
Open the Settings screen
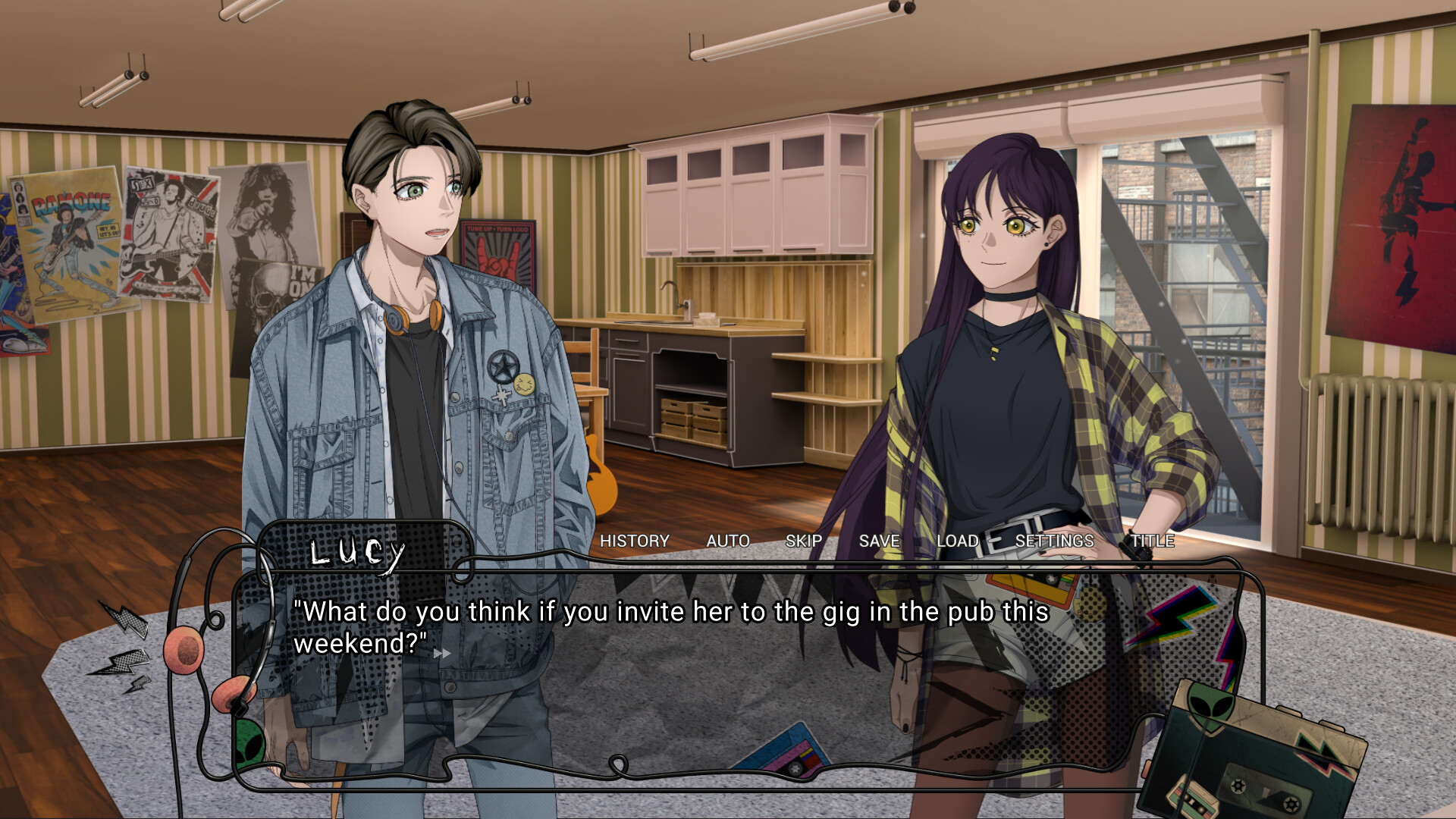(1055, 541)
